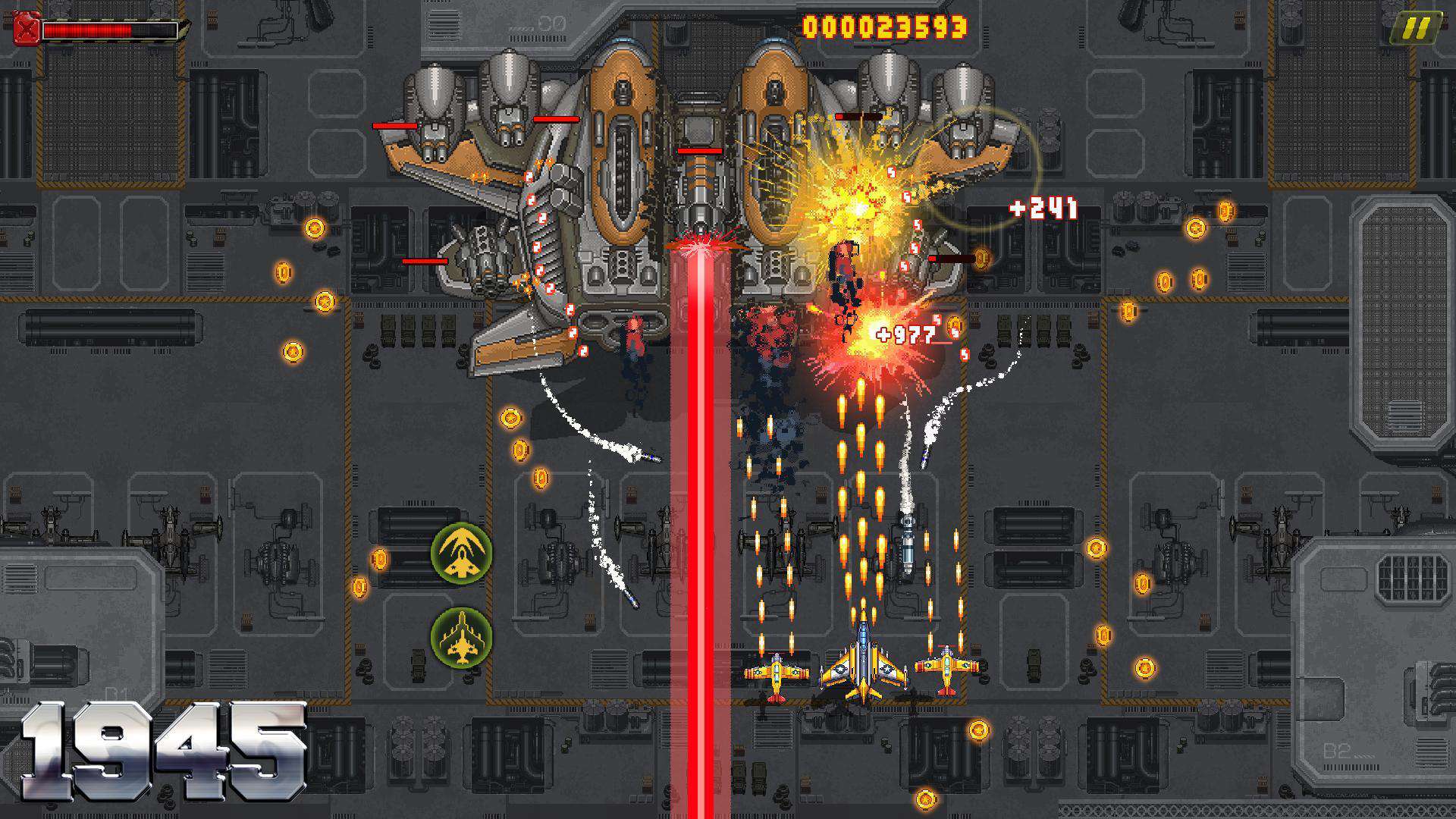Viewport: 1456px width, 819px height.
Task: Activate the jet with outlined bomber ability
Action: coord(461,637)
